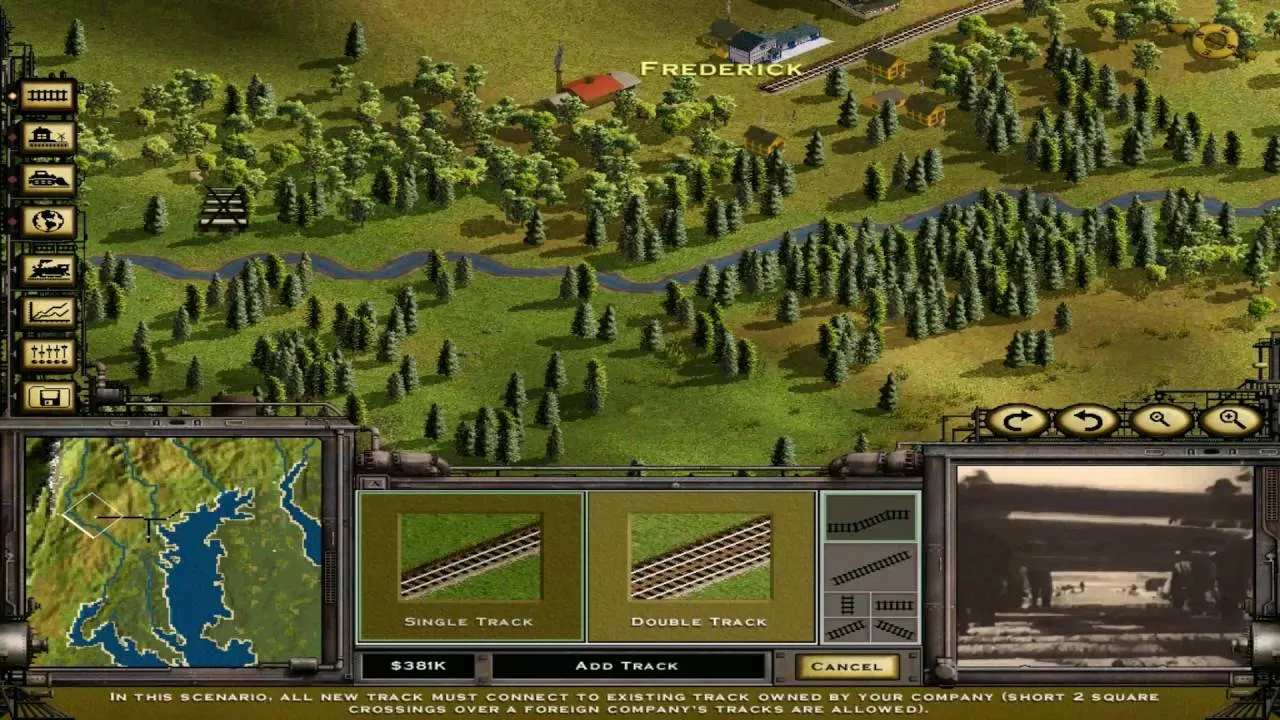Cancel the Add Track action

point(846,666)
